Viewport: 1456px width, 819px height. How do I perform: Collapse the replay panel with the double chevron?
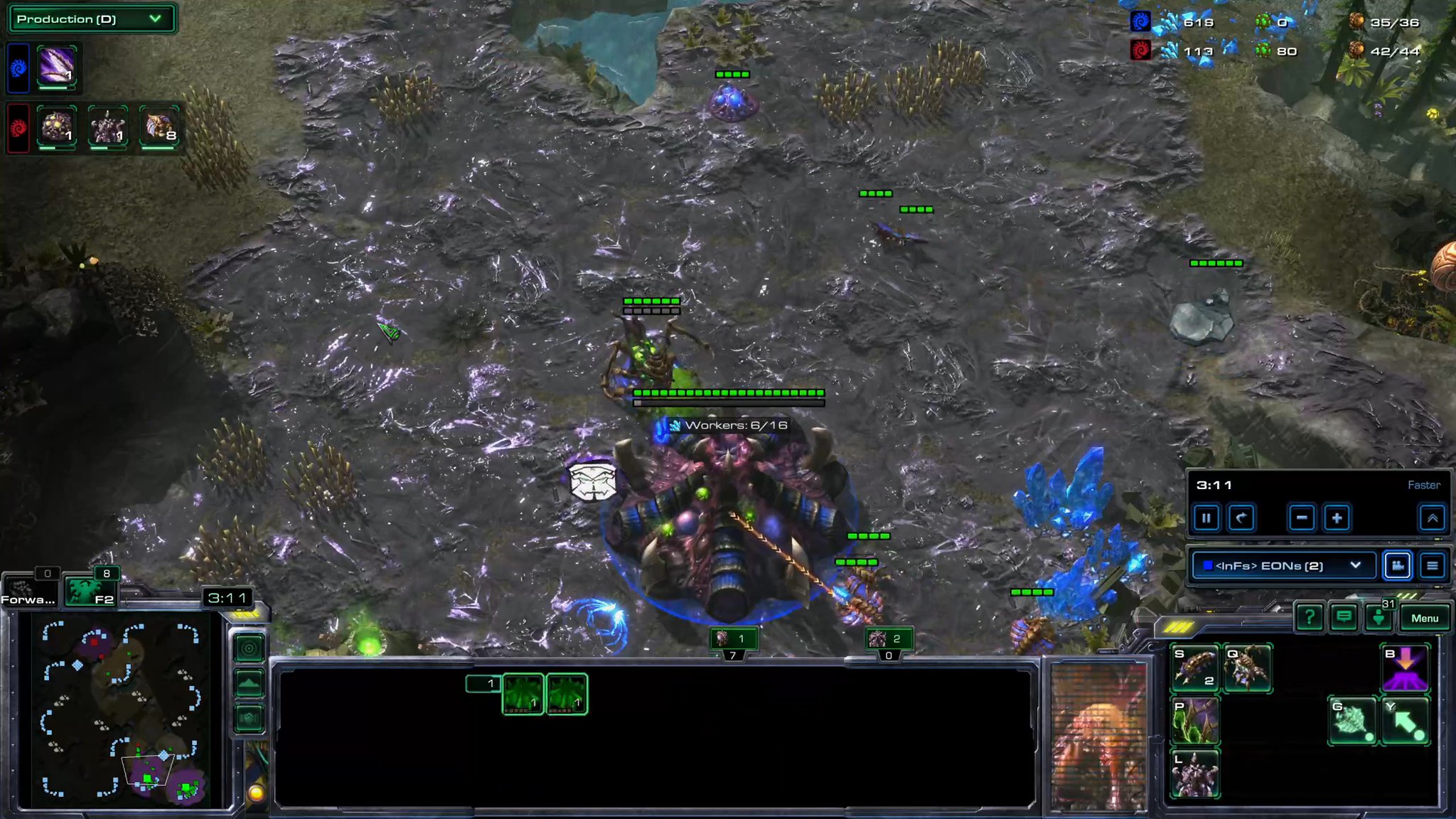(x=1433, y=518)
